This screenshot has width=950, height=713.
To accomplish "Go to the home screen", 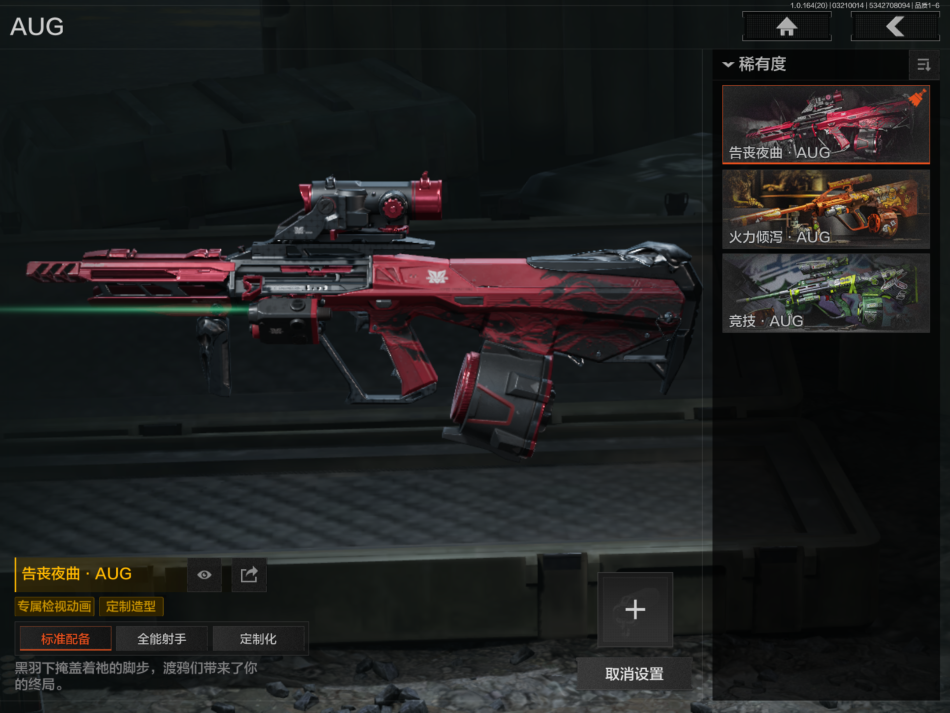I will point(786,27).
